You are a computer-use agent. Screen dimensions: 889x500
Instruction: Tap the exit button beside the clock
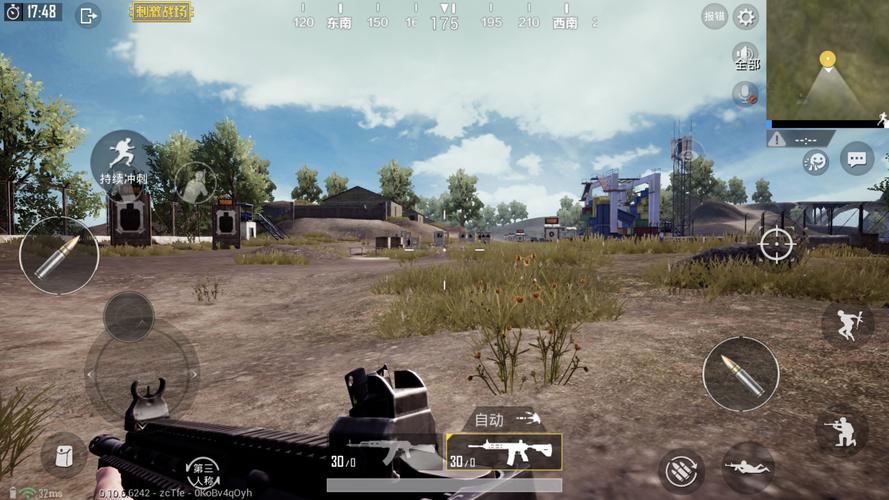click(88, 15)
